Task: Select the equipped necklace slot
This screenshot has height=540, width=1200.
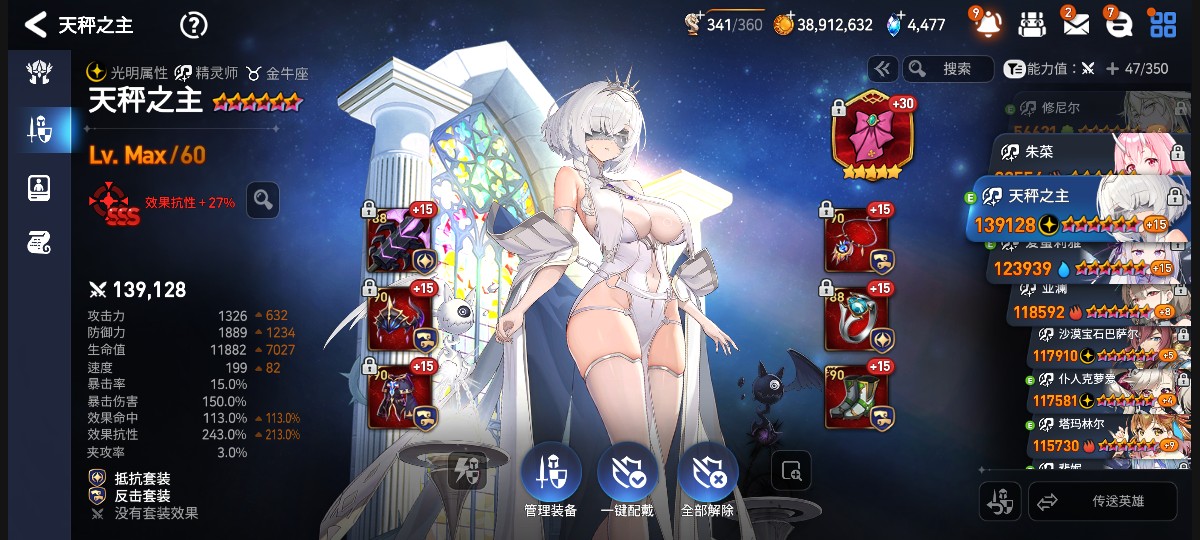Action: [x=855, y=240]
